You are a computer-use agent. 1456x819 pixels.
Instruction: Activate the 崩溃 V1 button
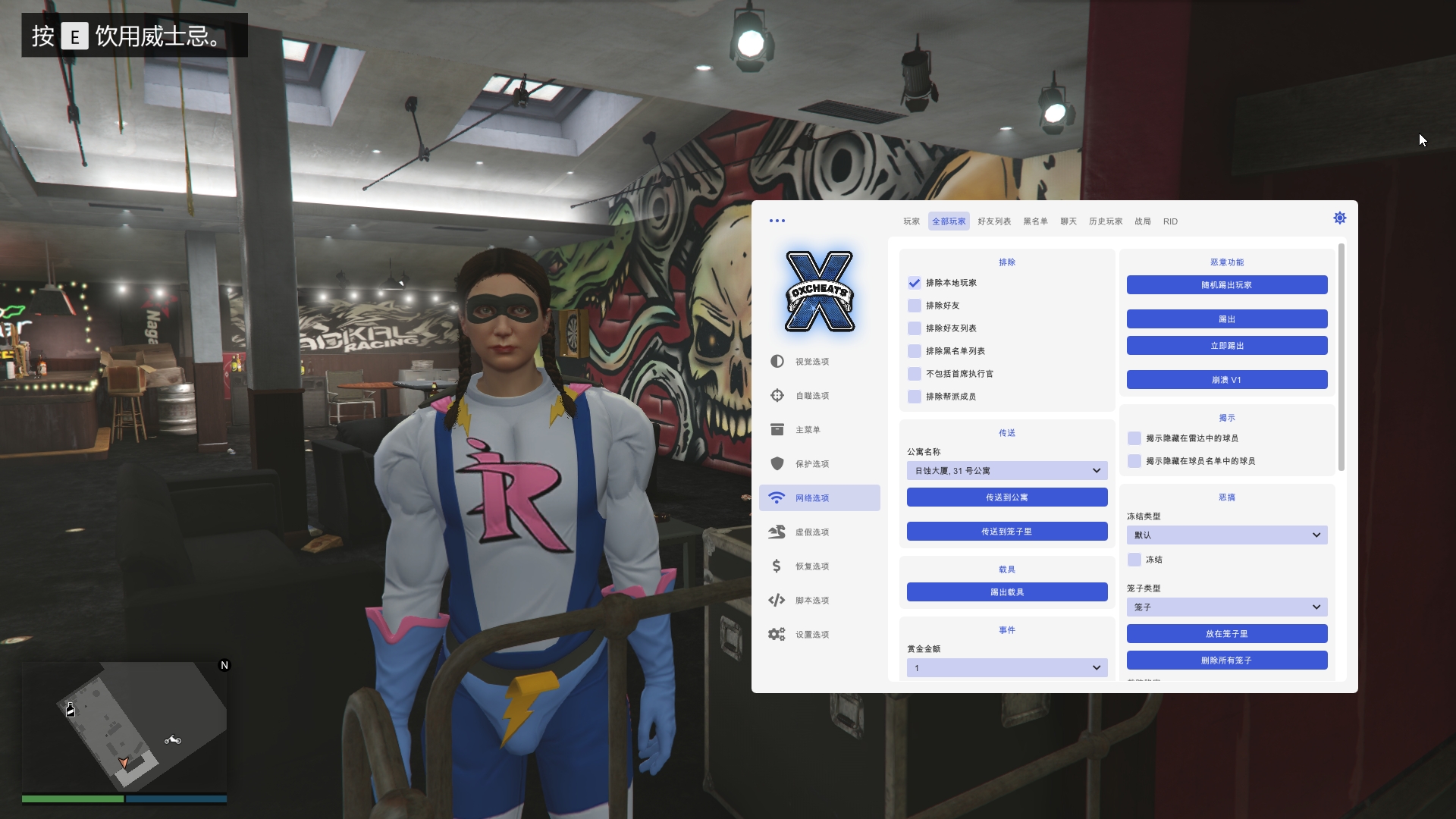[x=1226, y=380]
